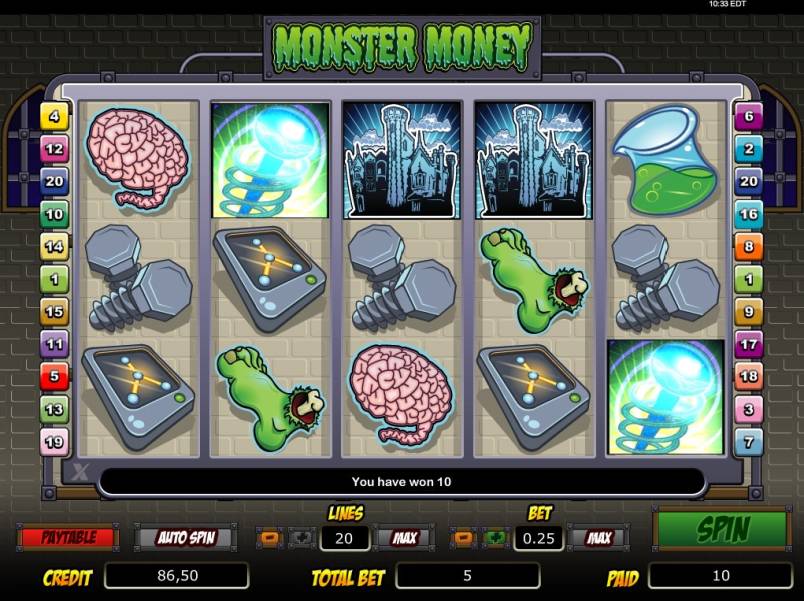Set the bet to MAX
The image size is (804, 601).
pyautogui.click(x=598, y=538)
